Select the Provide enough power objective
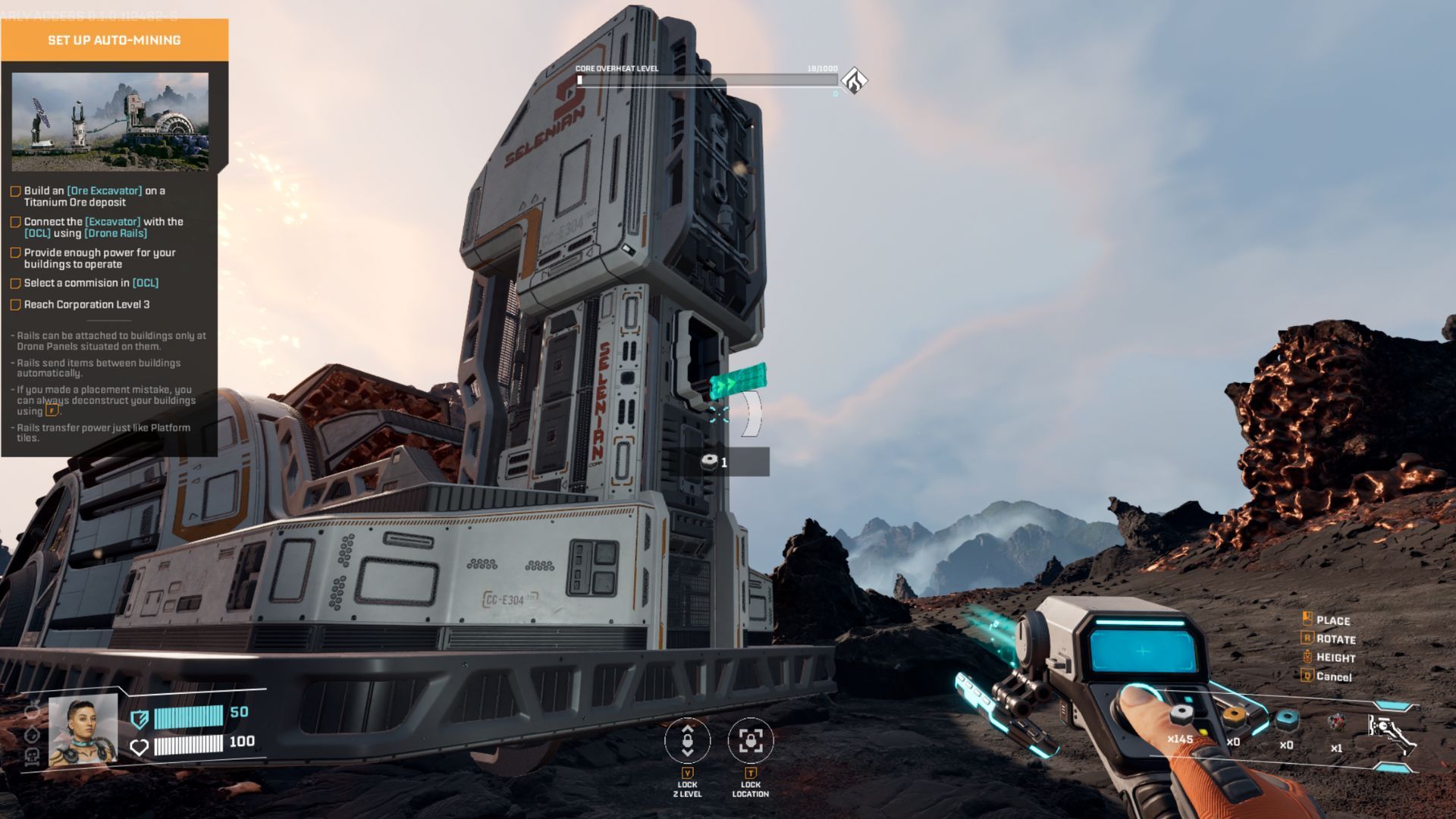1456x819 pixels. click(x=99, y=259)
